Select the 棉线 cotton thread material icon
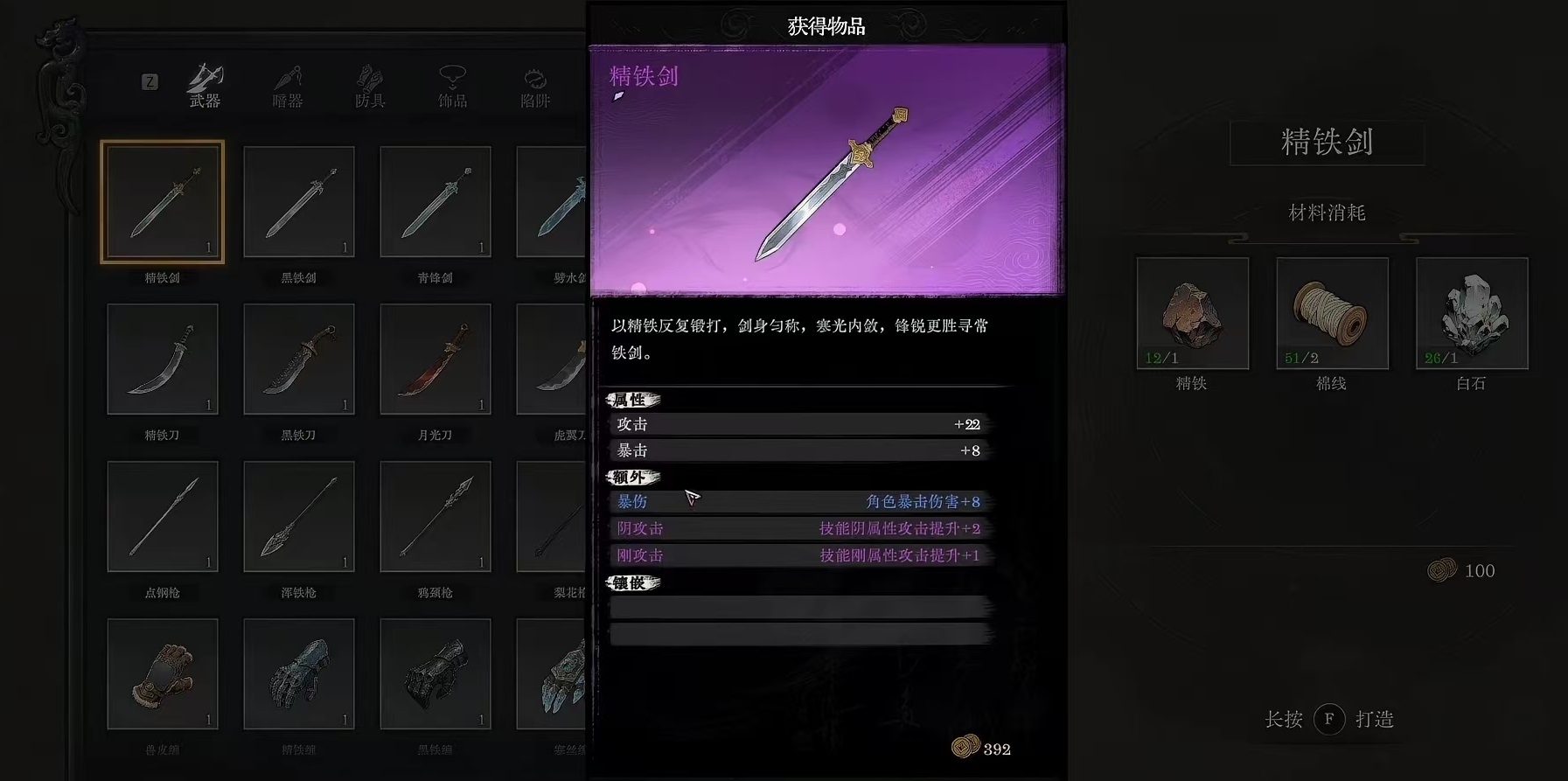The image size is (1568, 781). coord(1331,313)
